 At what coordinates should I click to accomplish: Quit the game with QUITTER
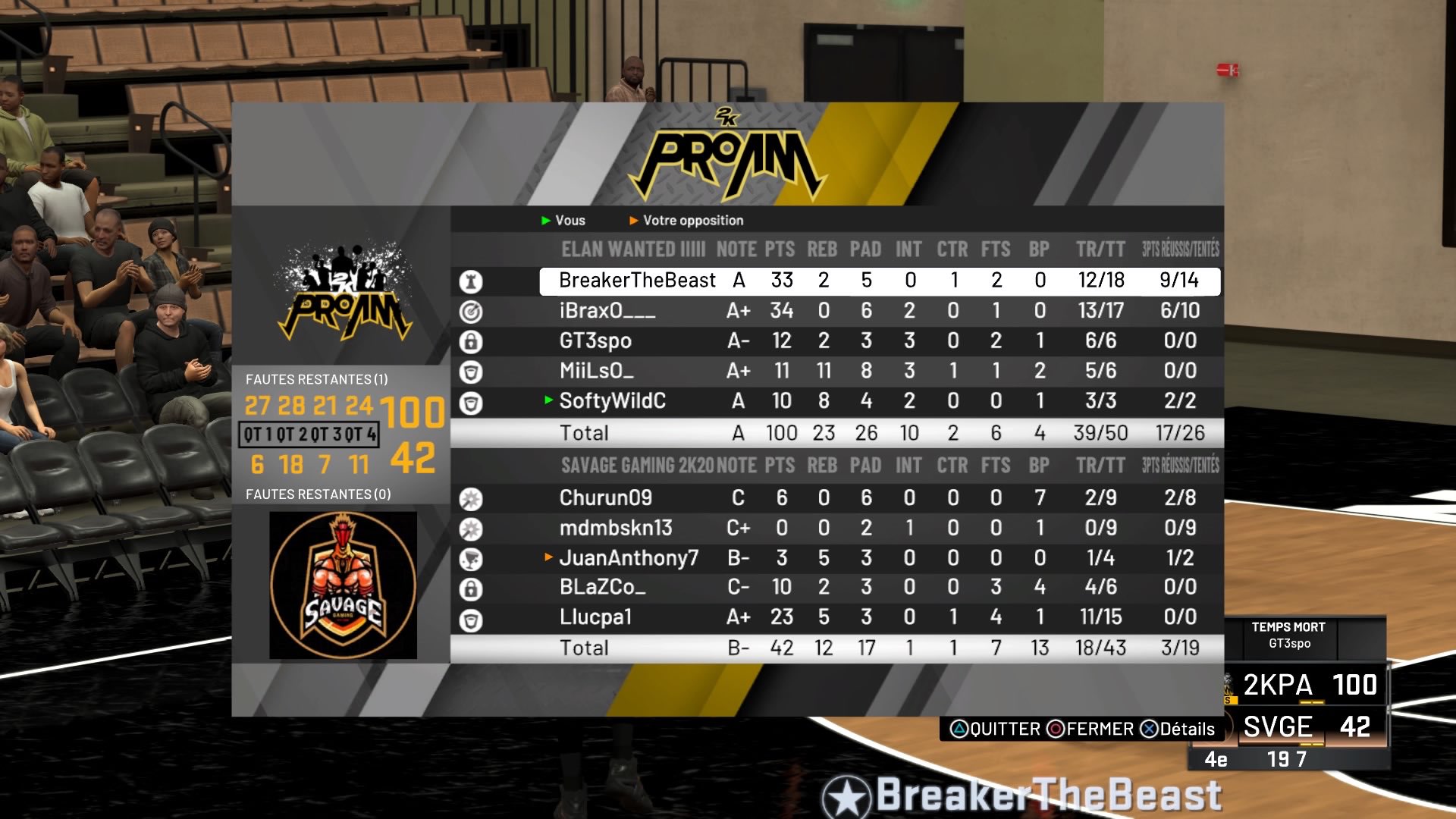point(995,730)
